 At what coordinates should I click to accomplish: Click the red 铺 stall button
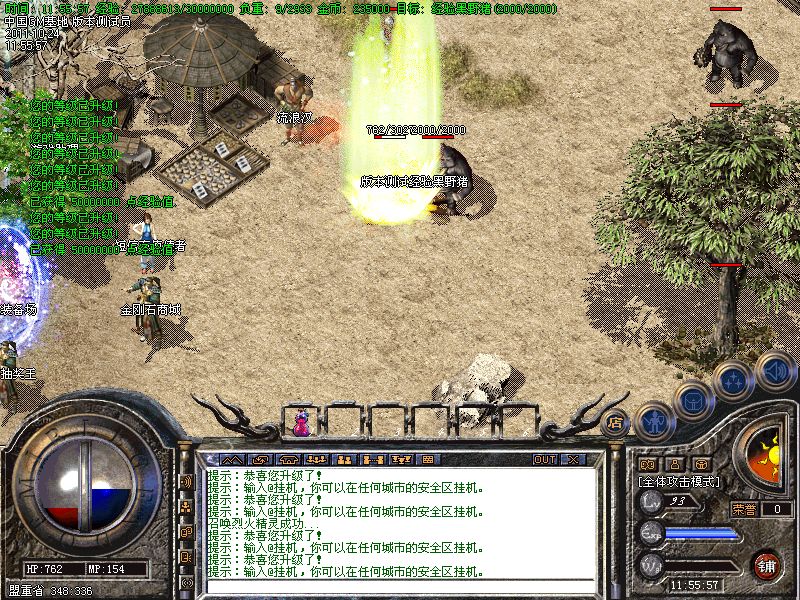(x=767, y=565)
